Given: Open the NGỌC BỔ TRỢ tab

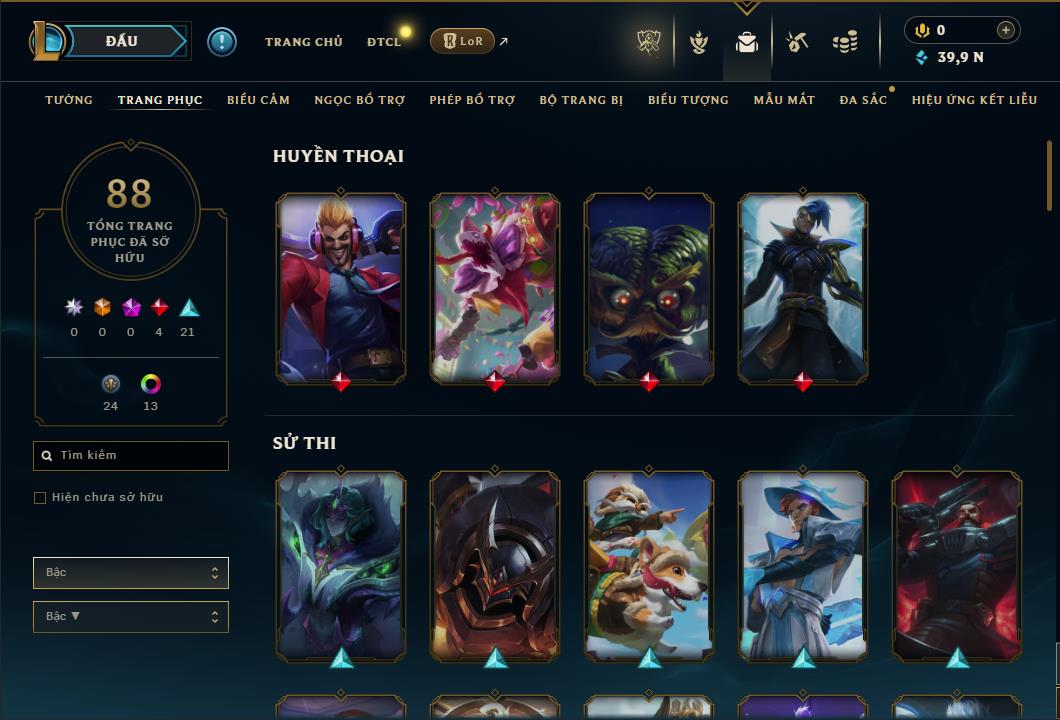Looking at the screenshot, I should click(x=359, y=100).
